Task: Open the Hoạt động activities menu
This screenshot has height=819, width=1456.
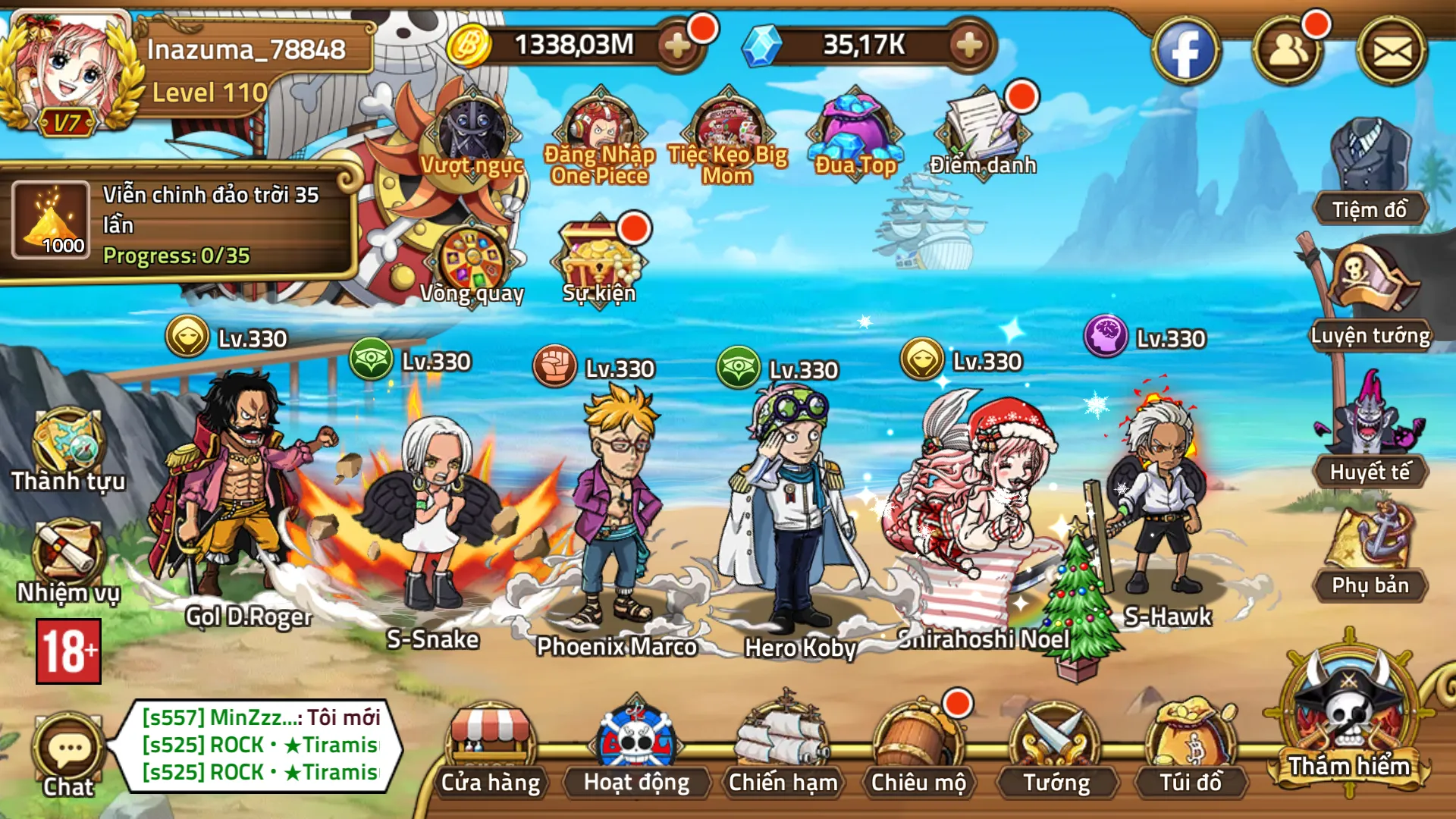Action: [x=636, y=747]
